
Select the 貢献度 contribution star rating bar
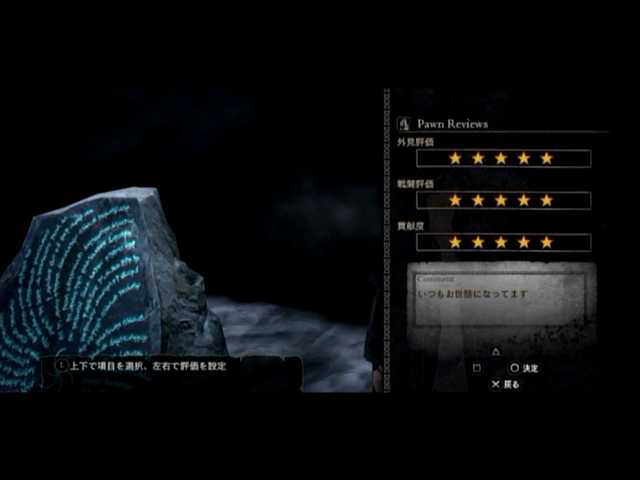point(503,242)
